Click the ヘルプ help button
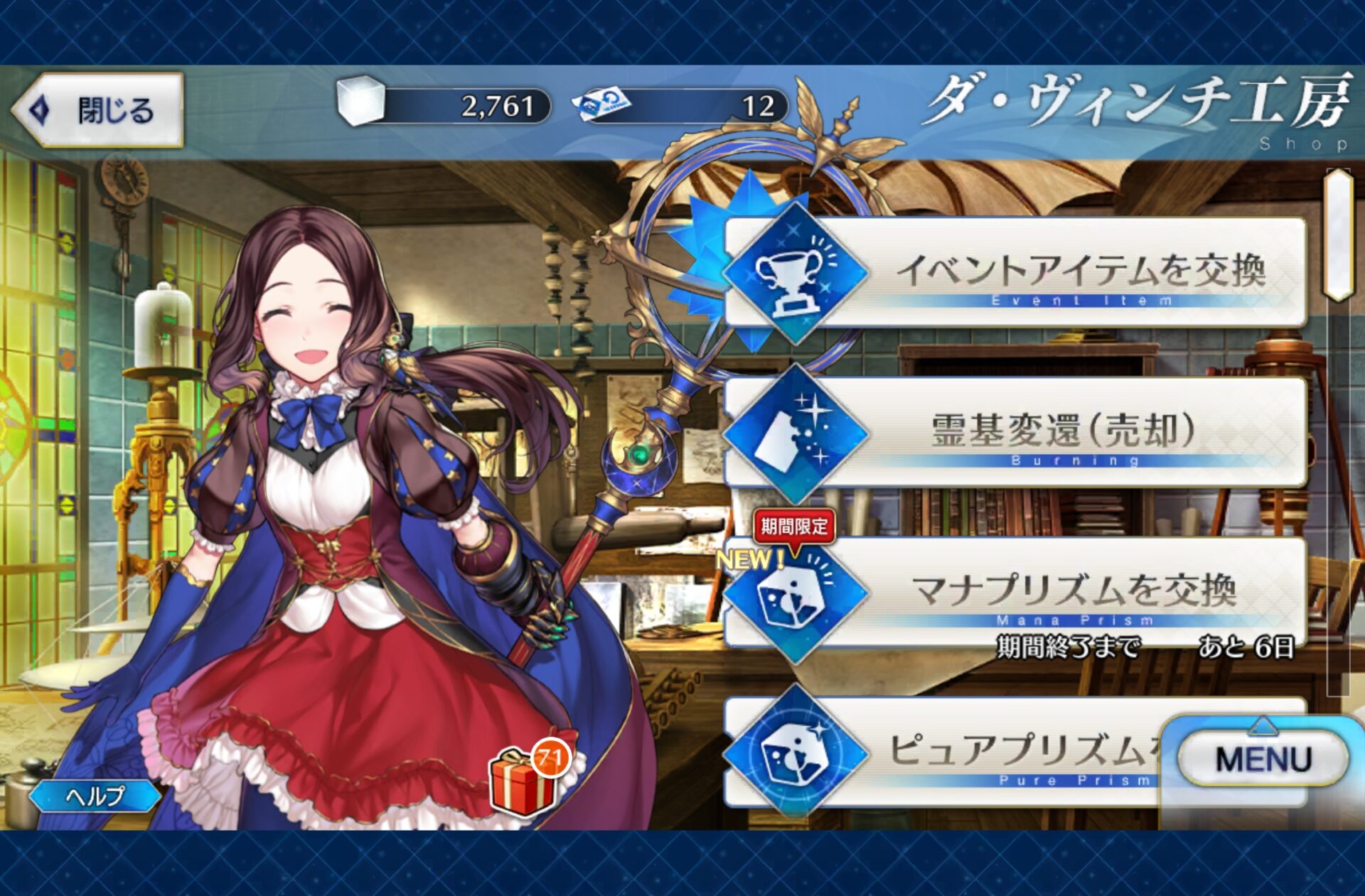Screen dimensions: 1365x896 [95, 796]
